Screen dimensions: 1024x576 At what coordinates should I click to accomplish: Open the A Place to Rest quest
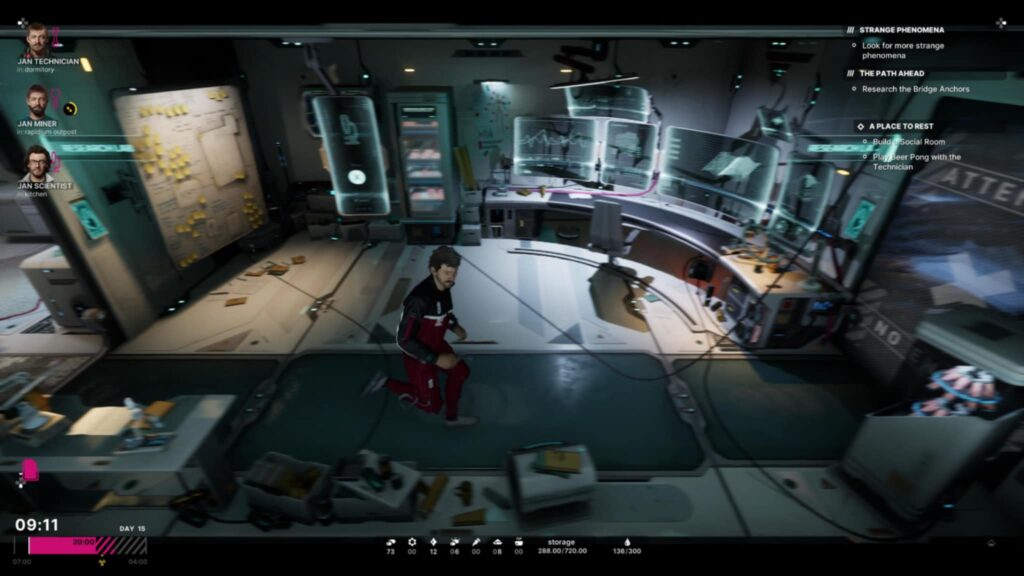click(x=903, y=126)
